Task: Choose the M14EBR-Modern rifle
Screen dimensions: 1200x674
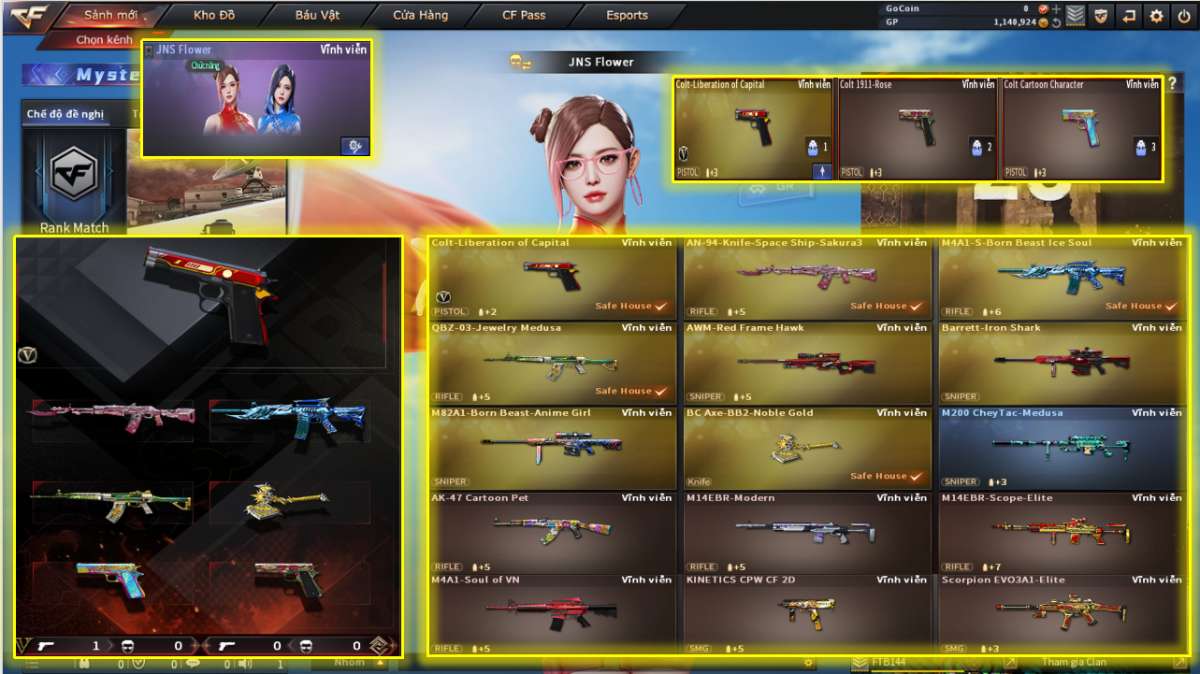Action: coord(808,532)
